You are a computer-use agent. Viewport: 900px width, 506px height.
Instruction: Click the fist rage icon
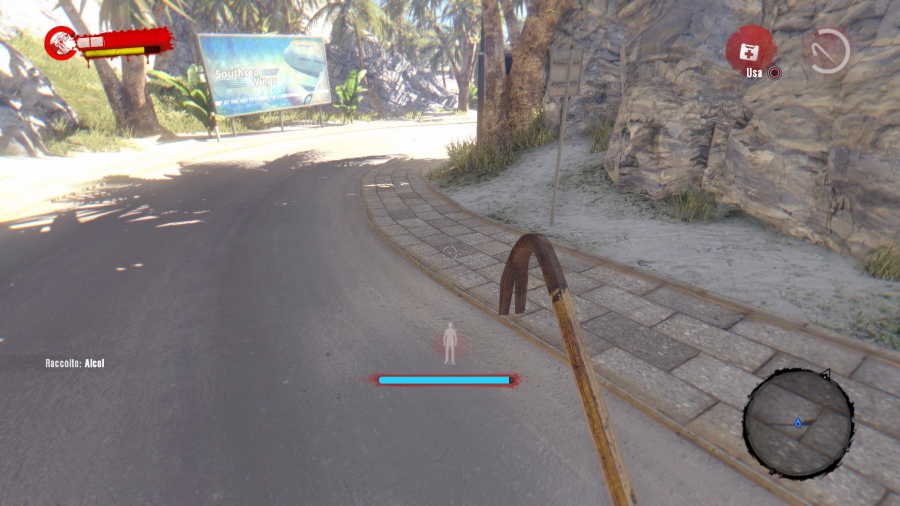[x=61, y=42]
